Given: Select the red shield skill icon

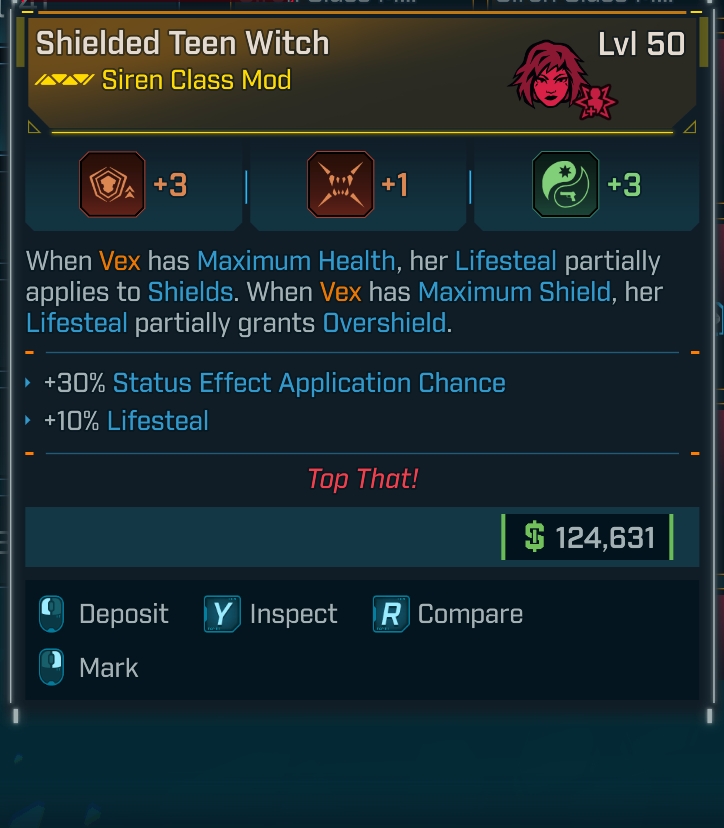Looking at the screenshot, I should 112,185.
